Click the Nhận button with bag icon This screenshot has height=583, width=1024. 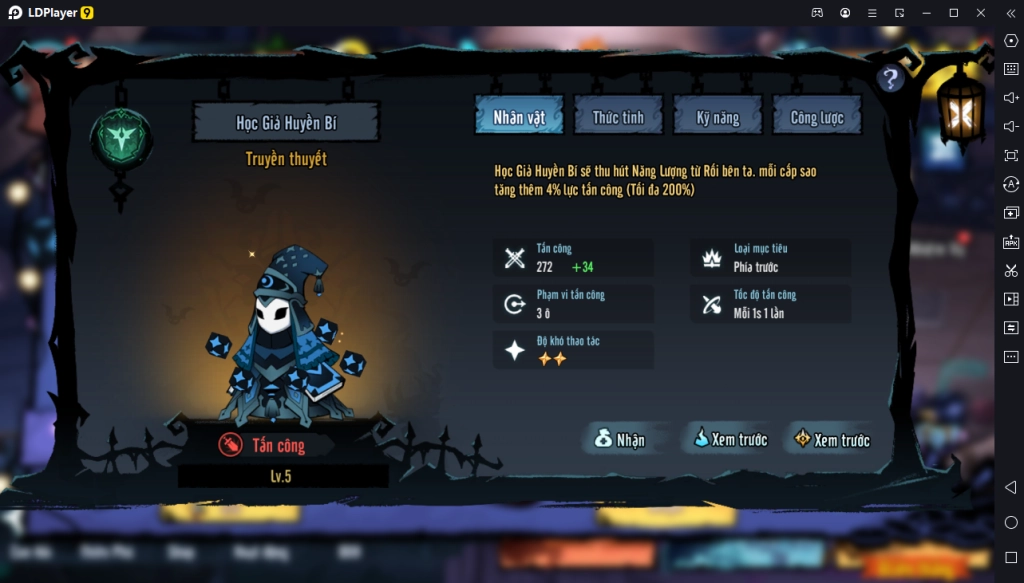pyautogui.click(x=619, y=439)
